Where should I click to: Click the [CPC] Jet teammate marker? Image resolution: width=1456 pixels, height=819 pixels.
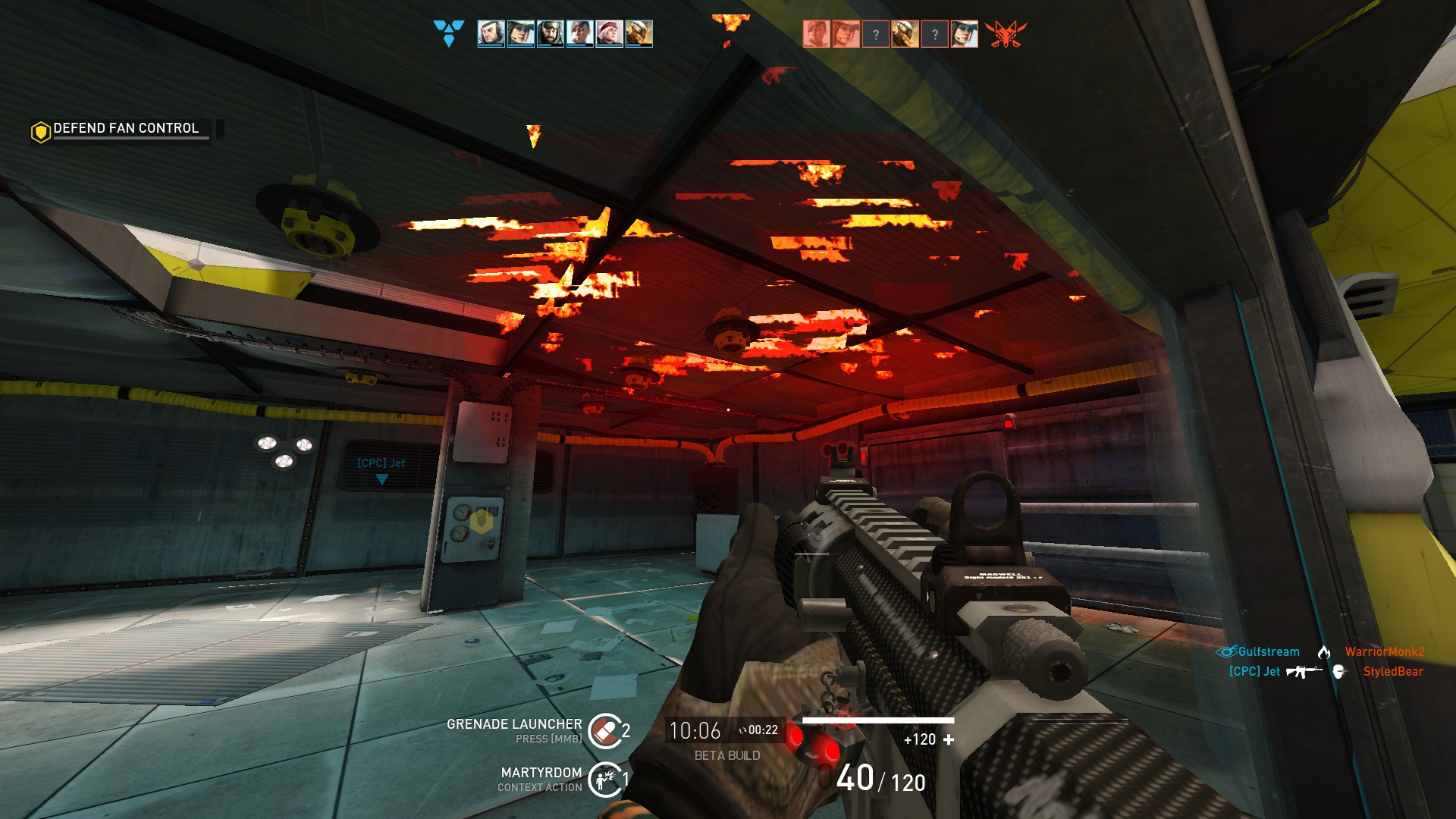381,469
